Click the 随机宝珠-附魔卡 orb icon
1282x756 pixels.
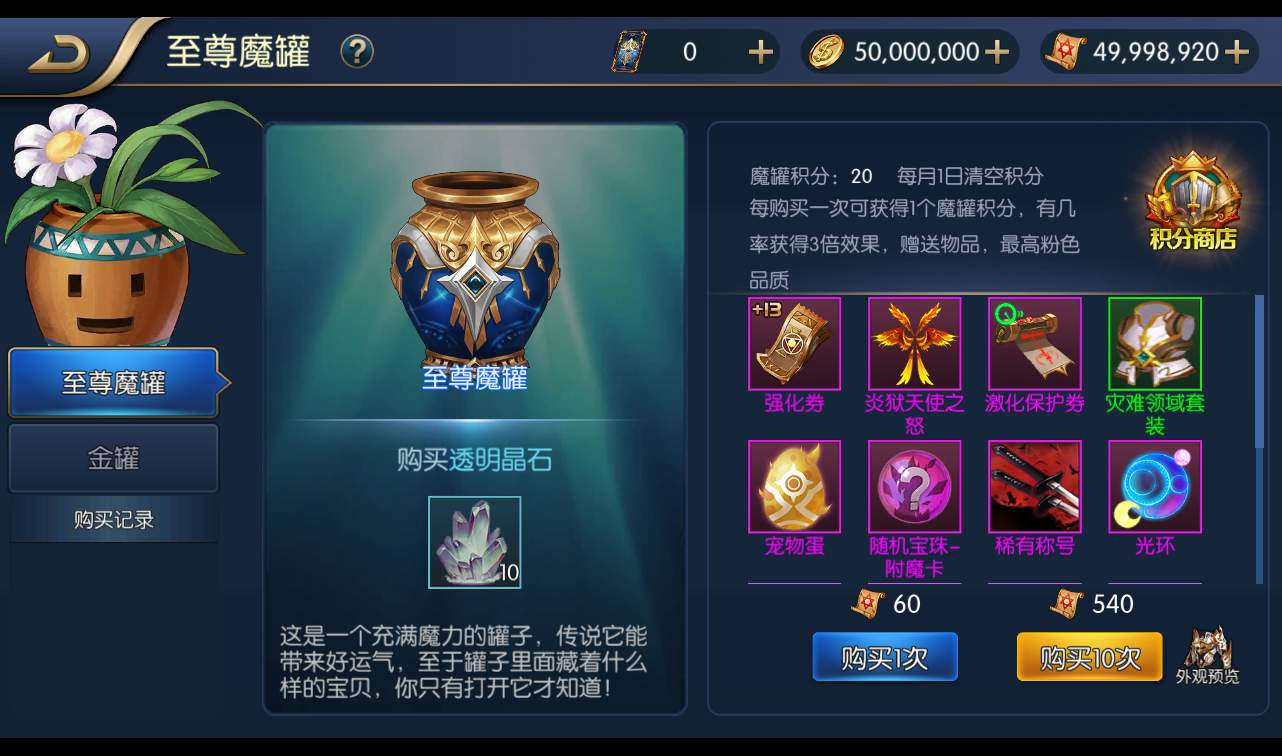click(x=914, y=487)
